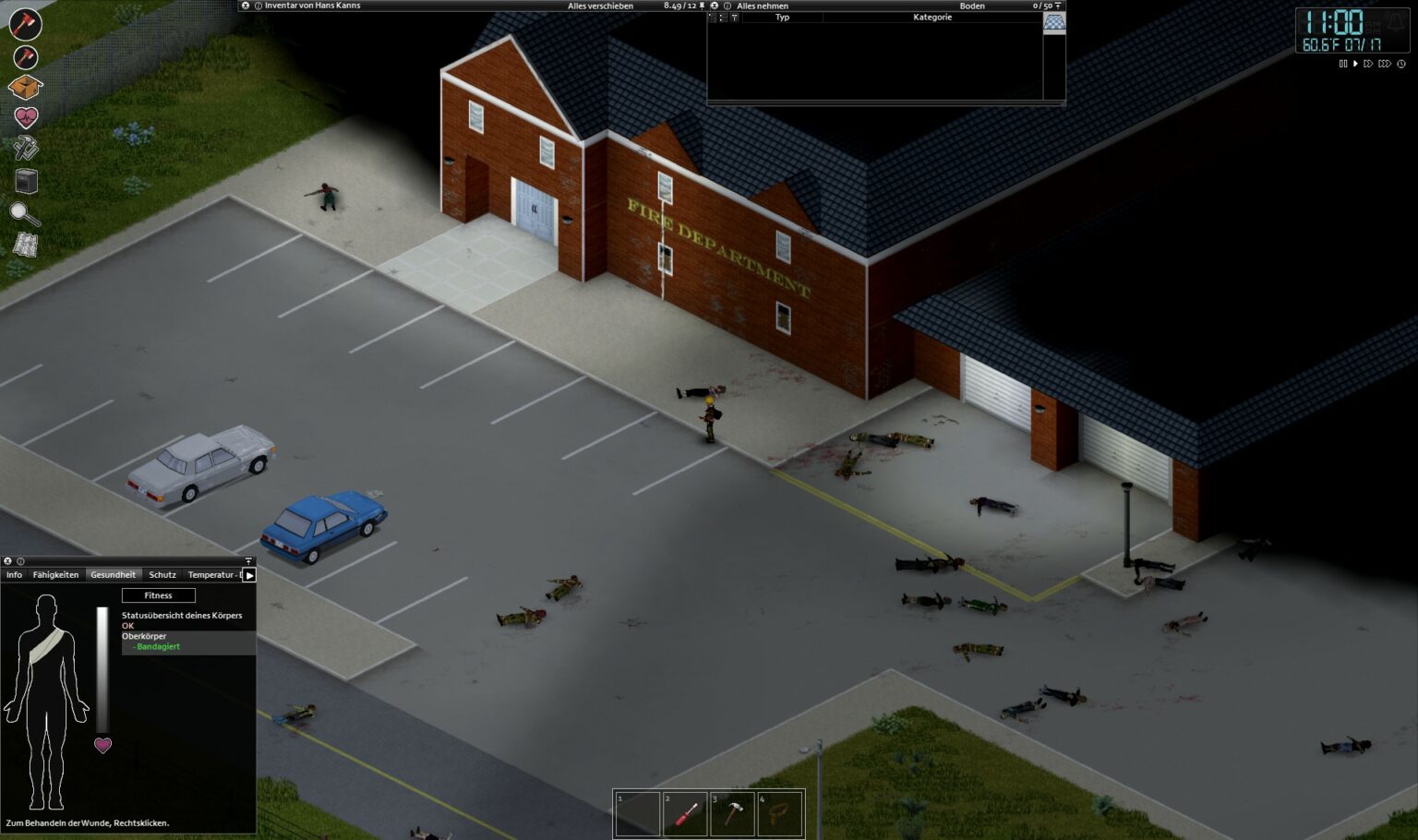Open the health panel heart icon
This screenshot has width=1418, height=840.
coord(25,117)
